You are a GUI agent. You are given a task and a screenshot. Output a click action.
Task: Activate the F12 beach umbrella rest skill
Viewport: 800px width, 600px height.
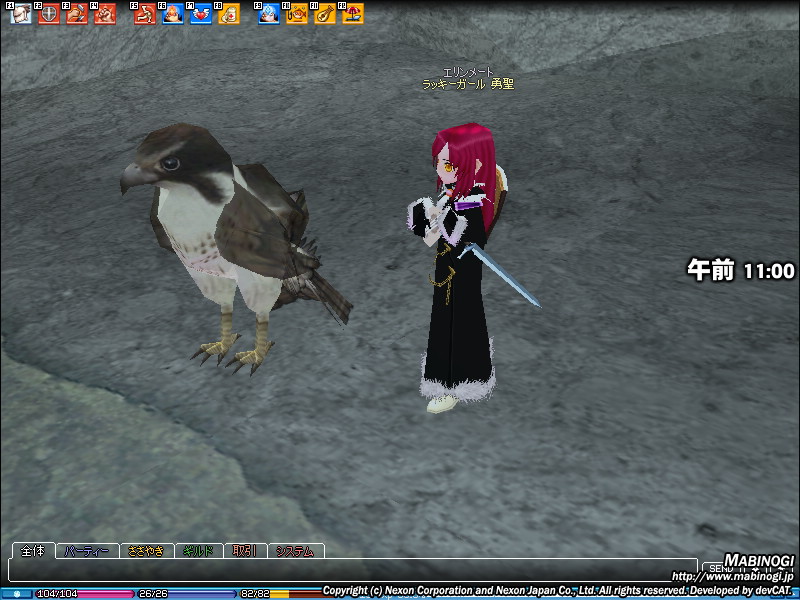(x=353, y=14)
